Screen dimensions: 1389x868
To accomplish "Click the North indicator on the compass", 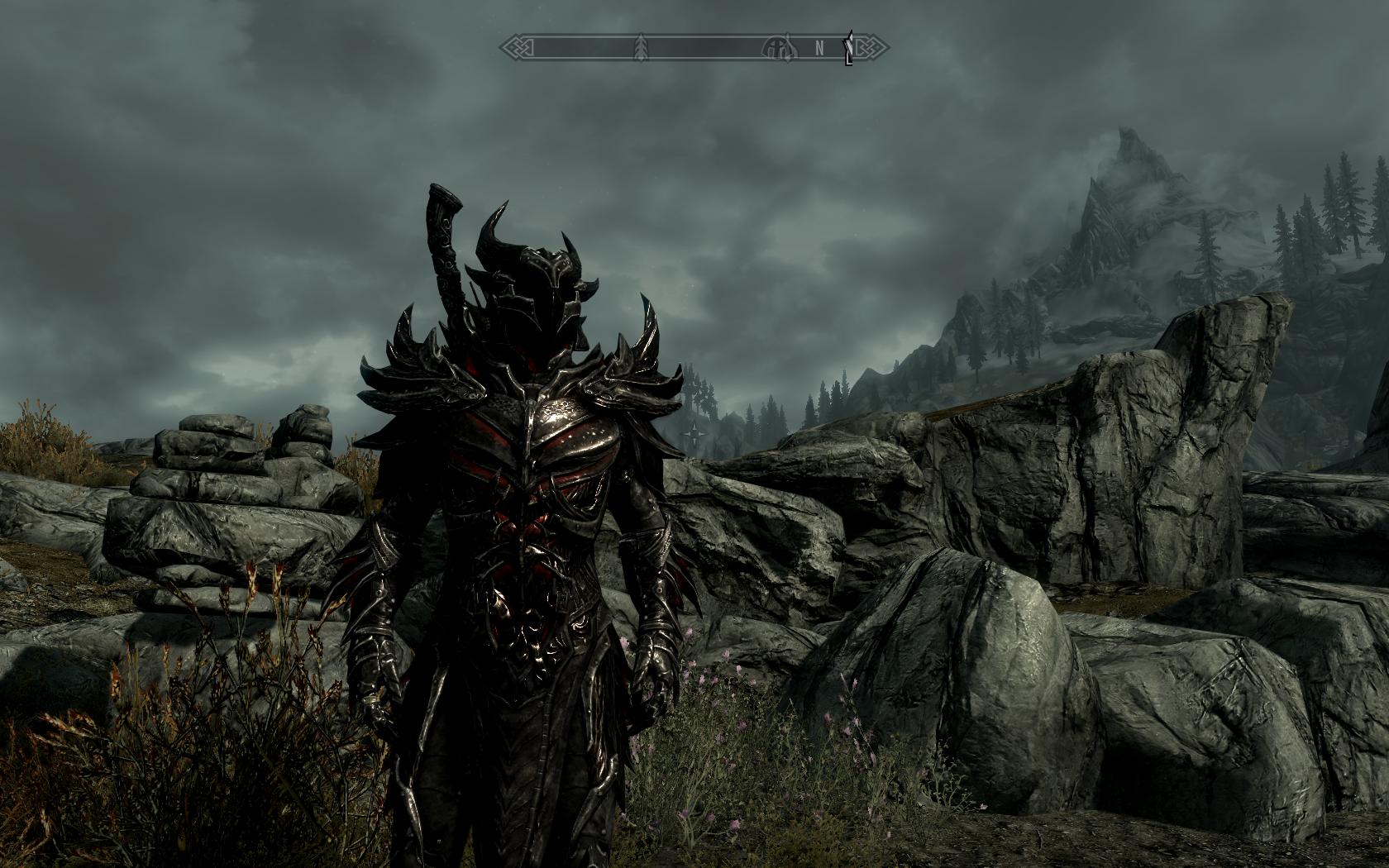I will pyautogui.click(x=819, y=48).
